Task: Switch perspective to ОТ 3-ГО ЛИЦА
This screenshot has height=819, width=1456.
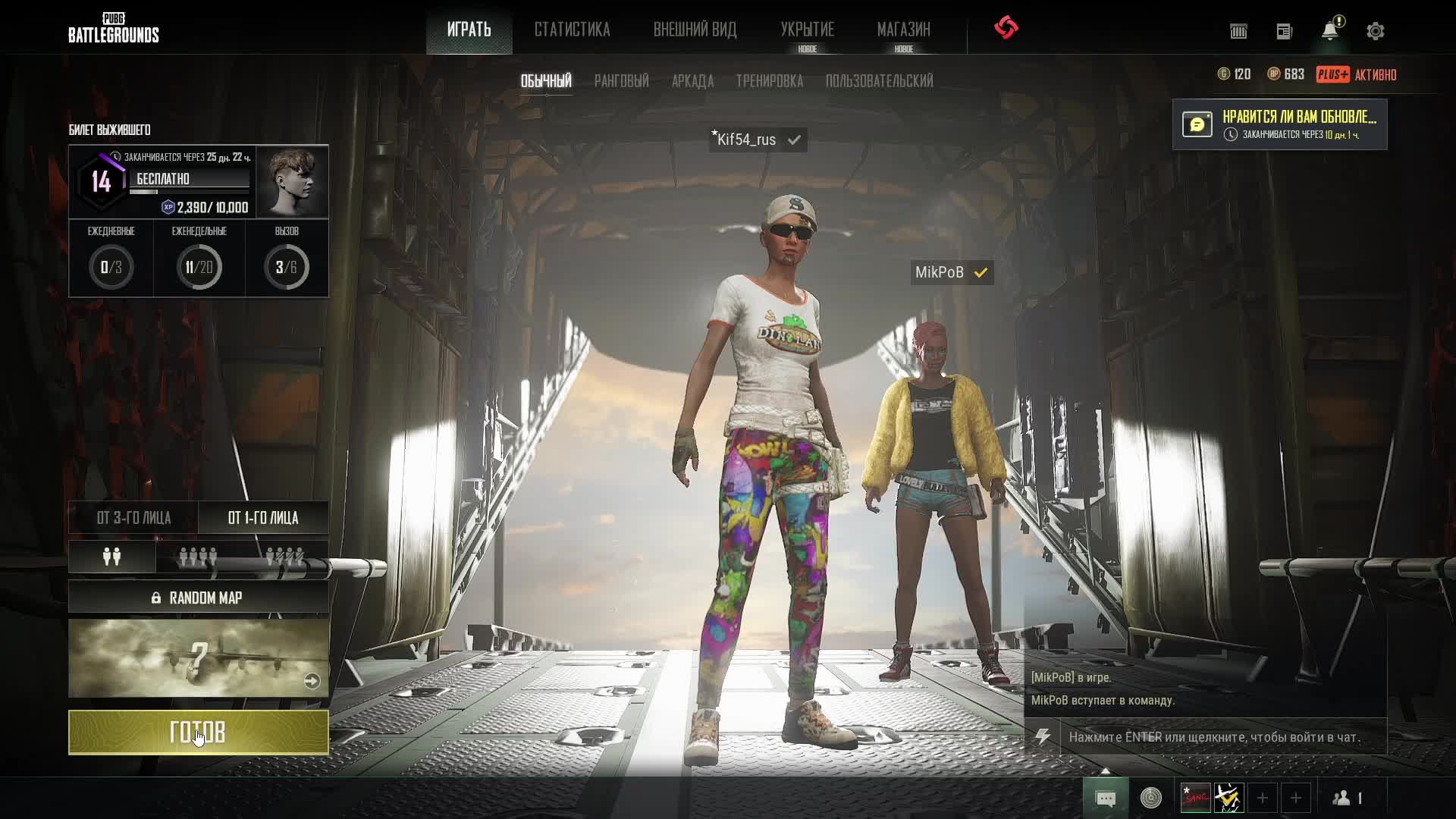Action: point(133,518)
